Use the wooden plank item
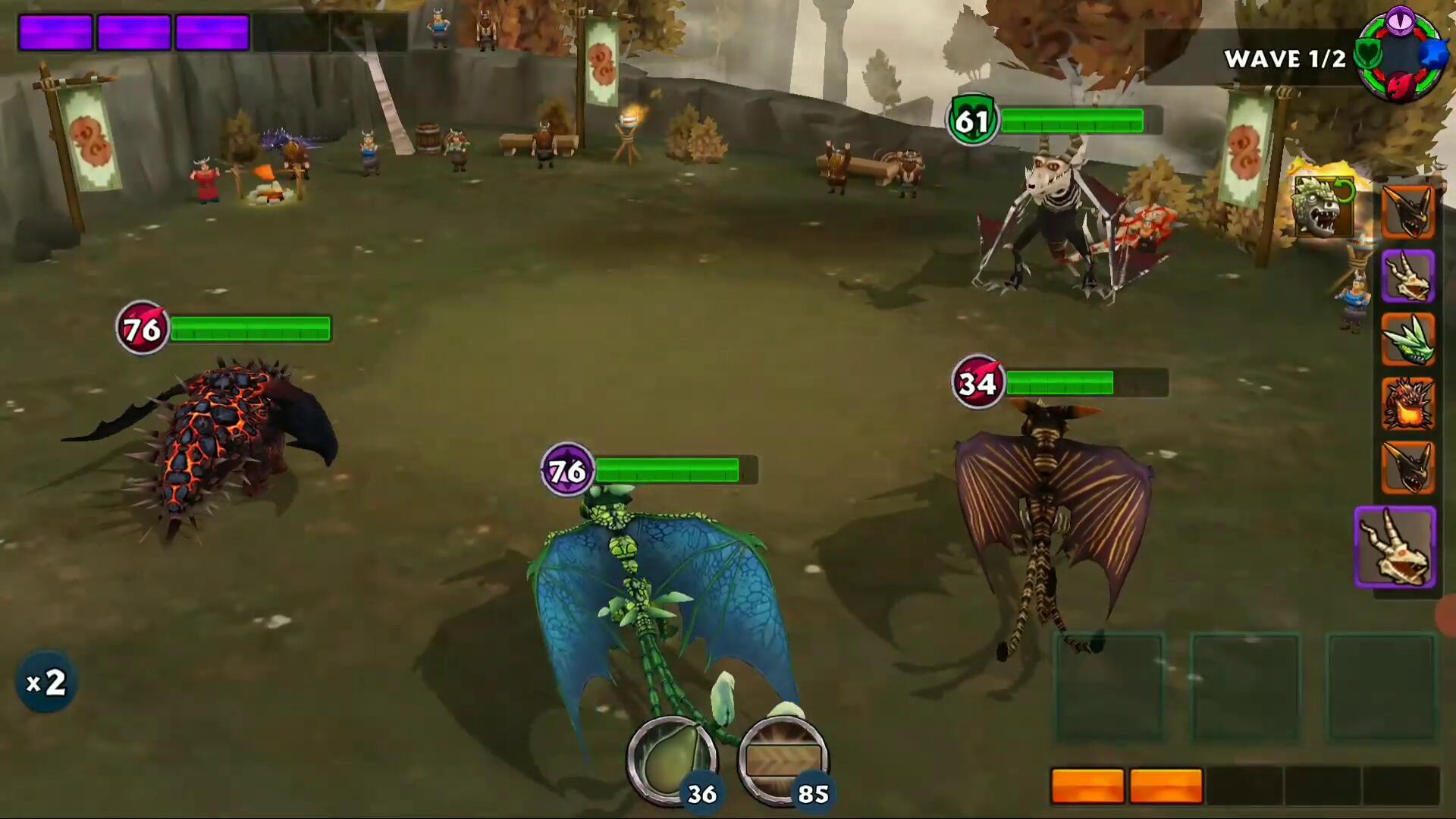The width and height of the screenshot is (1456, 819). coord(783,759)
